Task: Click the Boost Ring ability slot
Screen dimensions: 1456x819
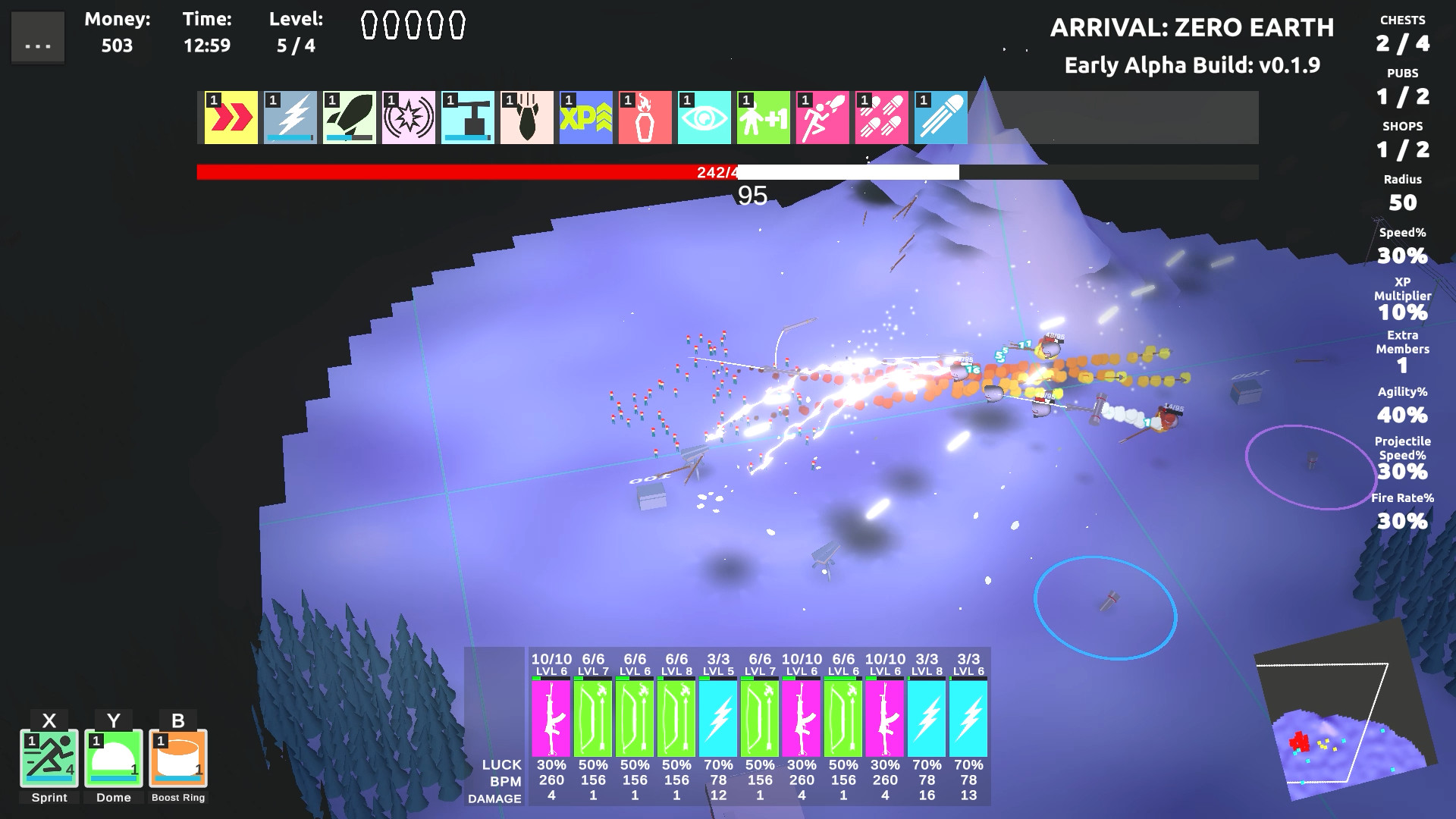Action: pos(178,758)
